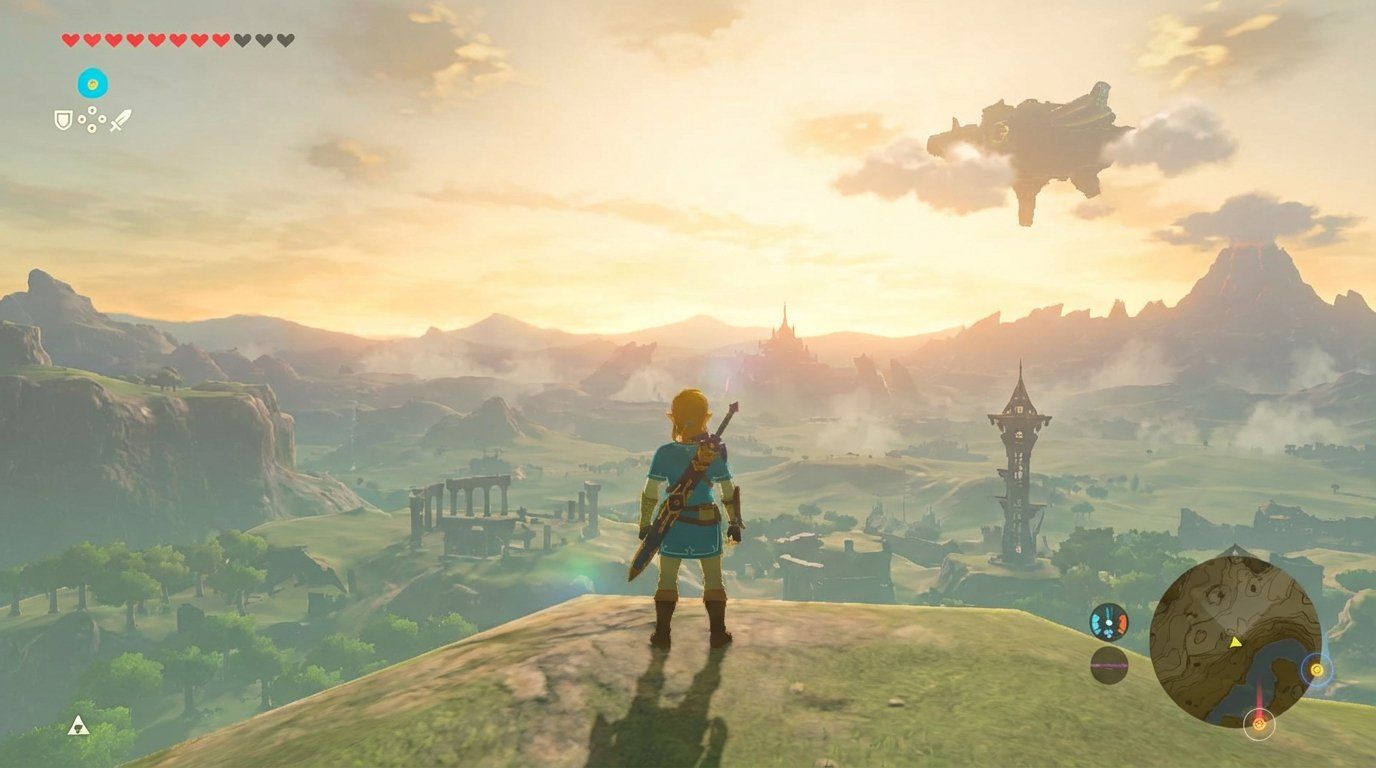
Task: Select the red-beam shrine marker on minimap
Action: coord(1259,724)
